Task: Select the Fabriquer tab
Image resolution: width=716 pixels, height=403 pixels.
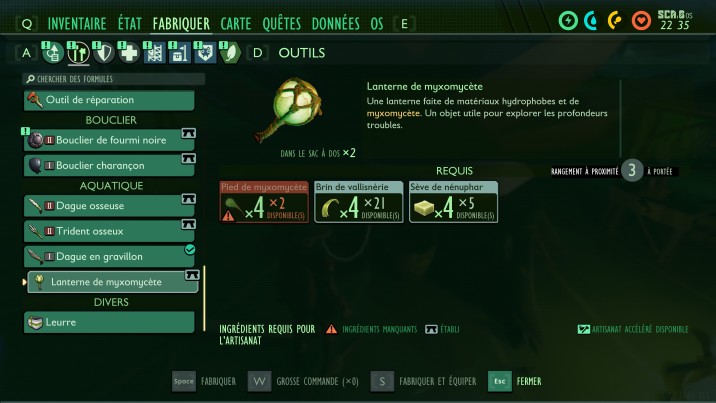Action: click(x=181, y=23)
